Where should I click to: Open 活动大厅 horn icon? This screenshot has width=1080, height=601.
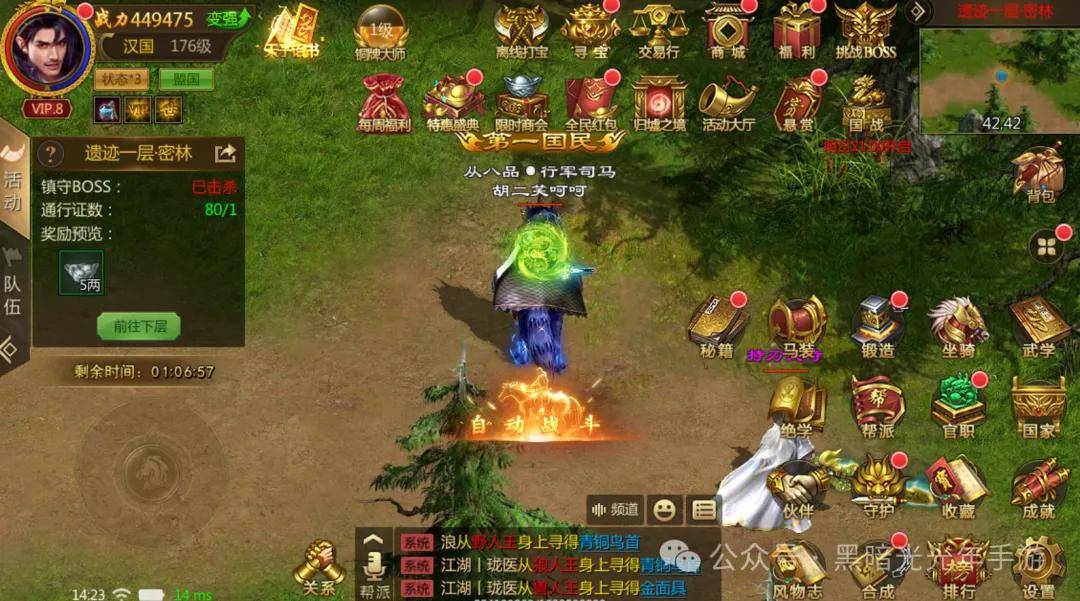(727, 103)
